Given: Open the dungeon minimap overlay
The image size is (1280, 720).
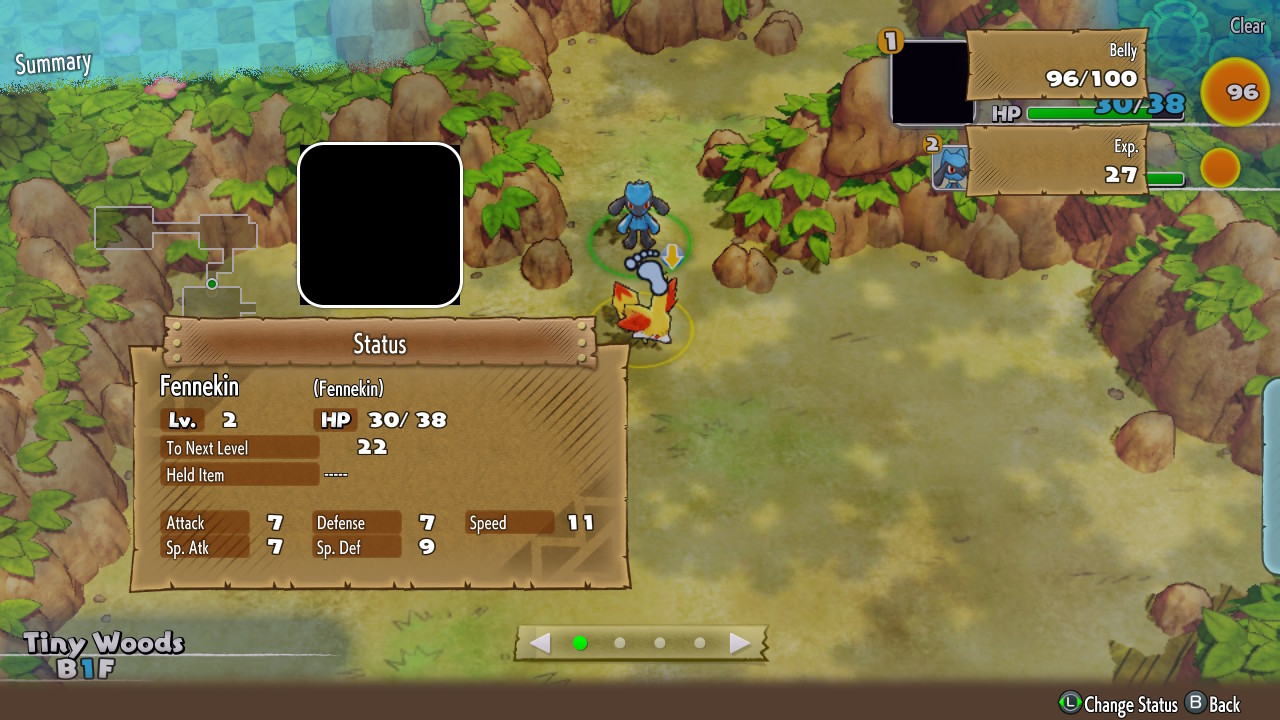Looking at the screenshot, I should pos(177,256).
